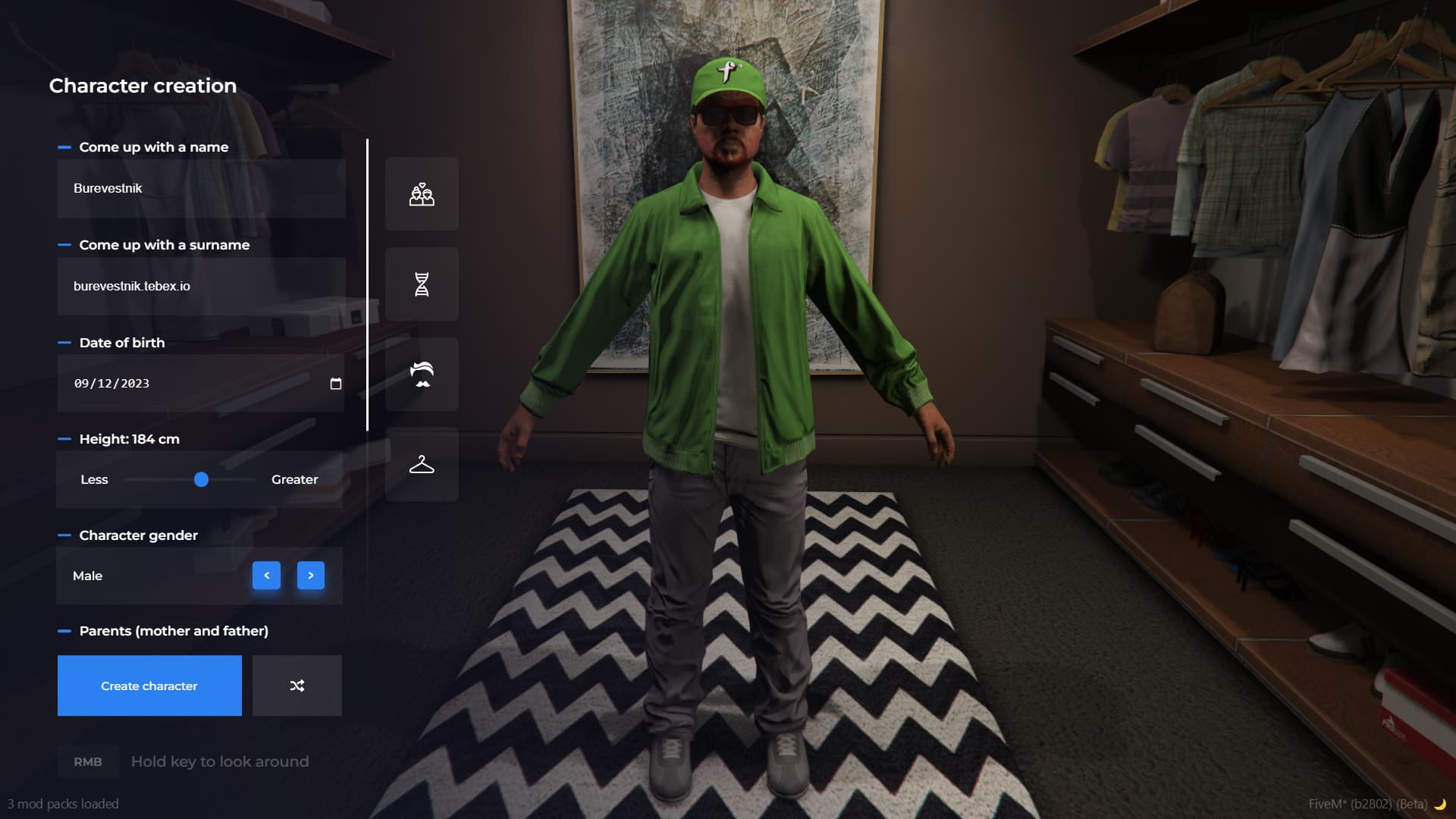Select the DNA heredity panel icon
The height and width of the screenshot is (819, 1456).
(422, 284)
